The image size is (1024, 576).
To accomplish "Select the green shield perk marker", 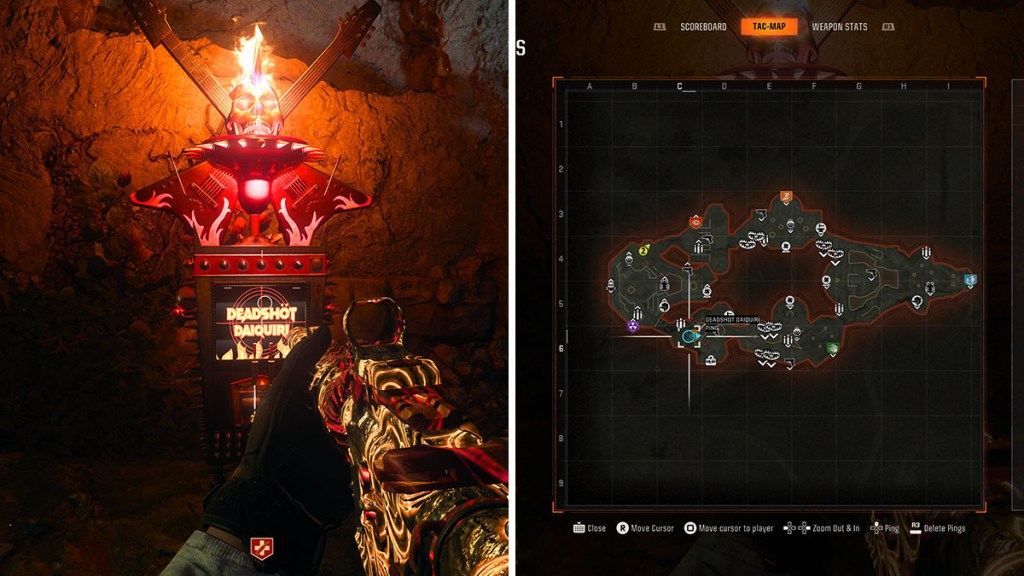I will click(x=833, y=349).
